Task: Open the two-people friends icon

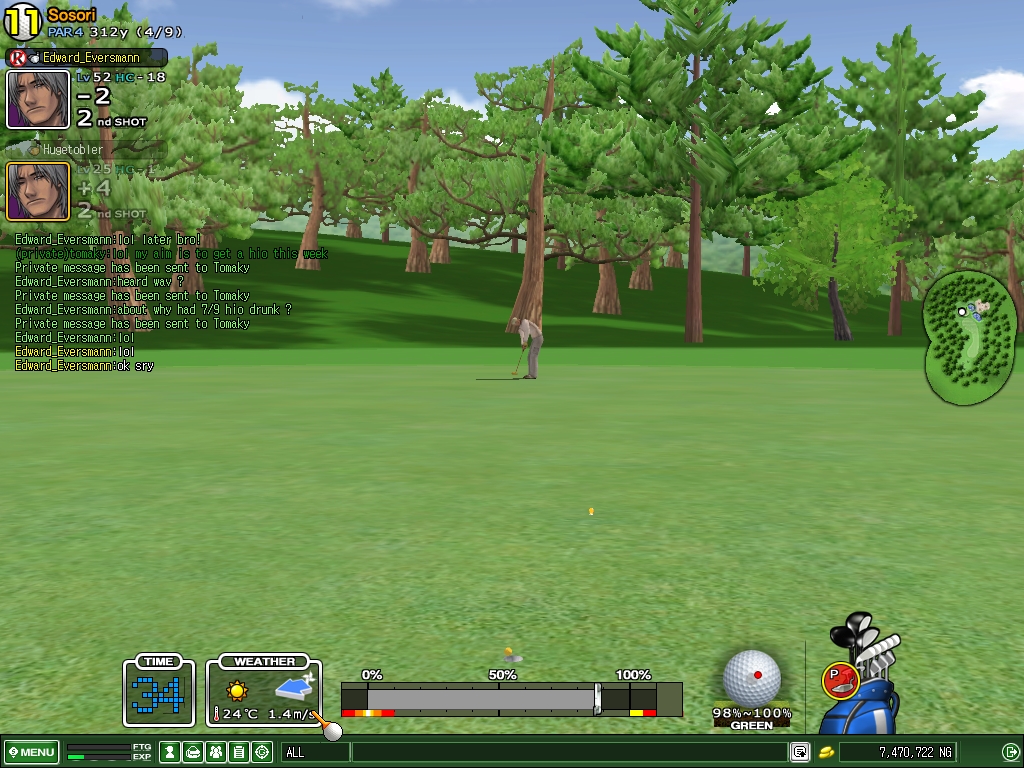Action: click(x=216, y=752)
